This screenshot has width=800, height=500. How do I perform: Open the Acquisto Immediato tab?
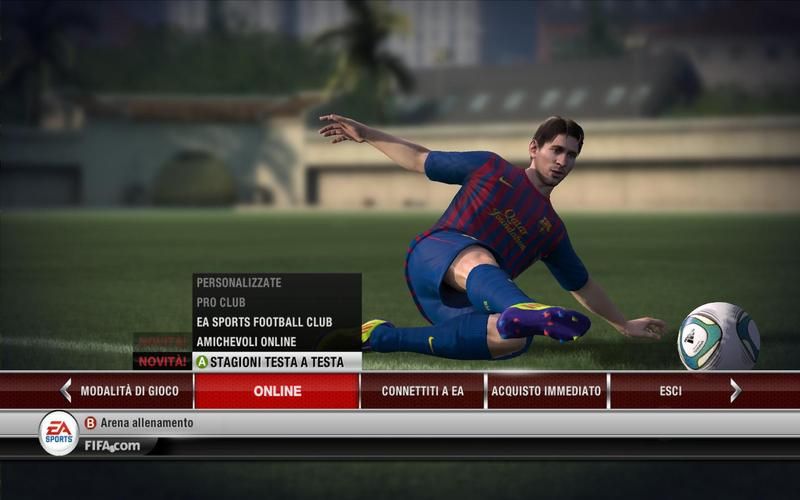(x=546, y=391)
